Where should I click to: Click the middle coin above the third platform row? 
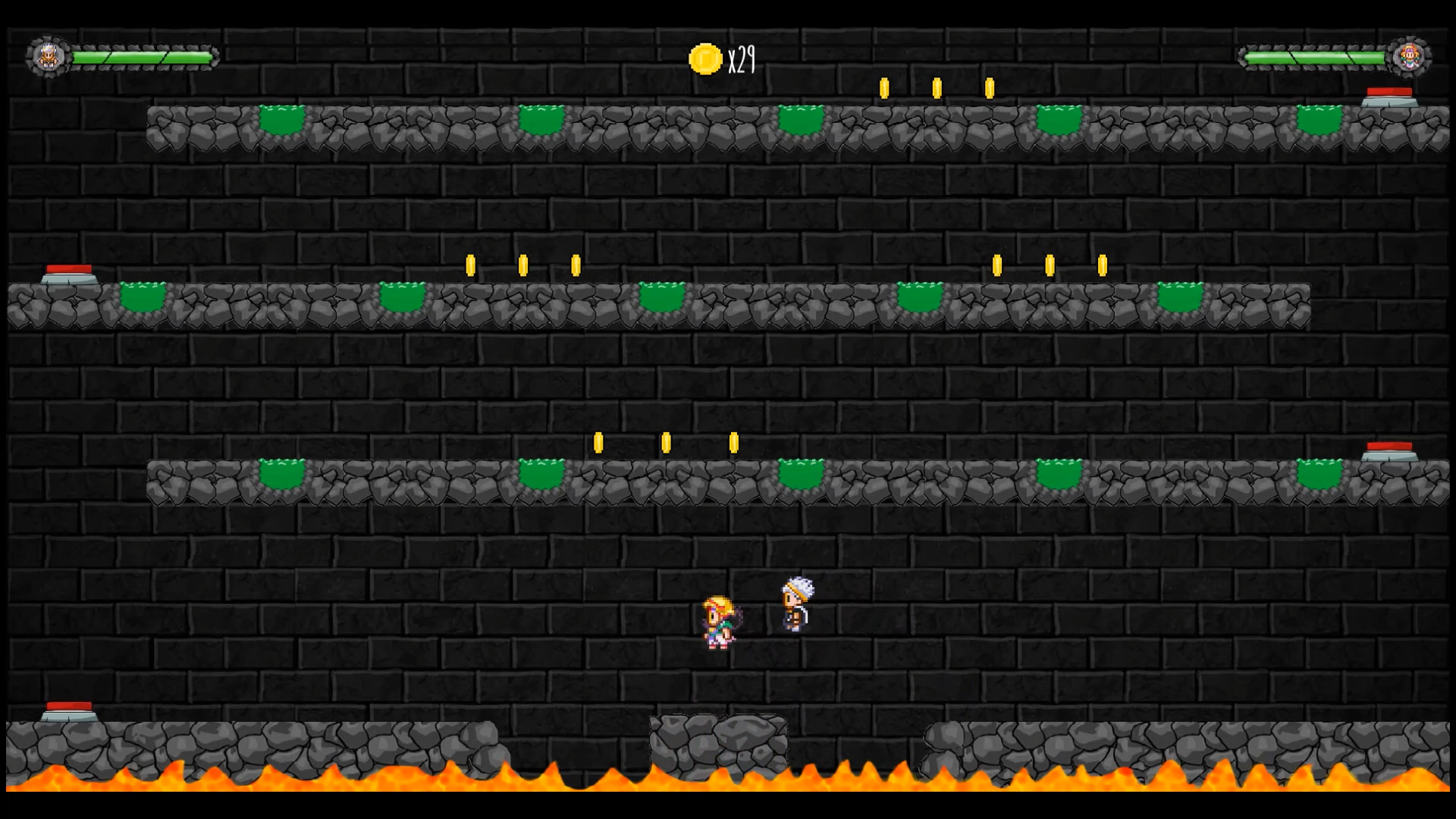(x=666, y=444)
